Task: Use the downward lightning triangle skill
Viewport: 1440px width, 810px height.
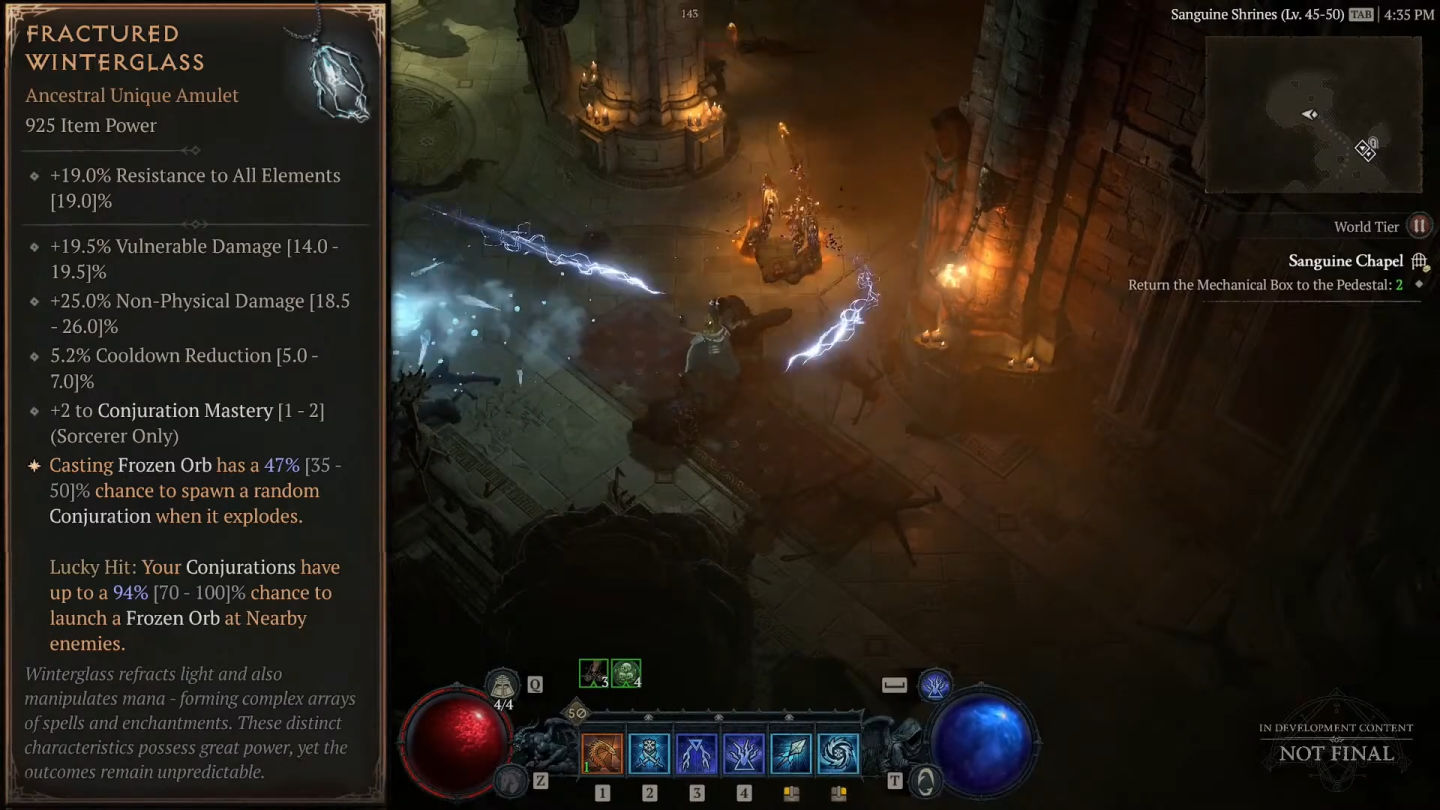Action: 697,754
